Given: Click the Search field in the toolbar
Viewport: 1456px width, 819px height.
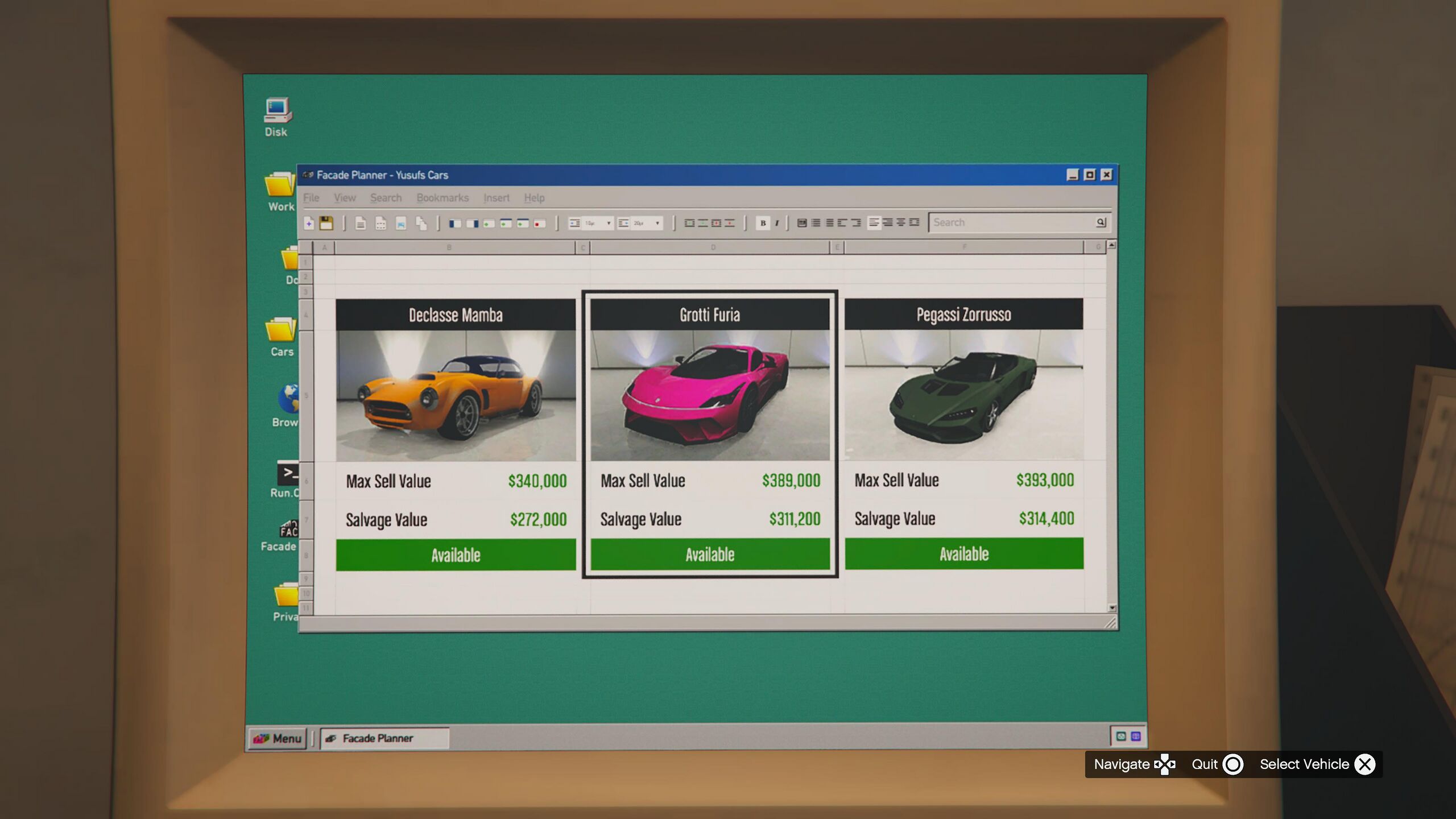Looking at the screenshot, I should point(1012,222).
